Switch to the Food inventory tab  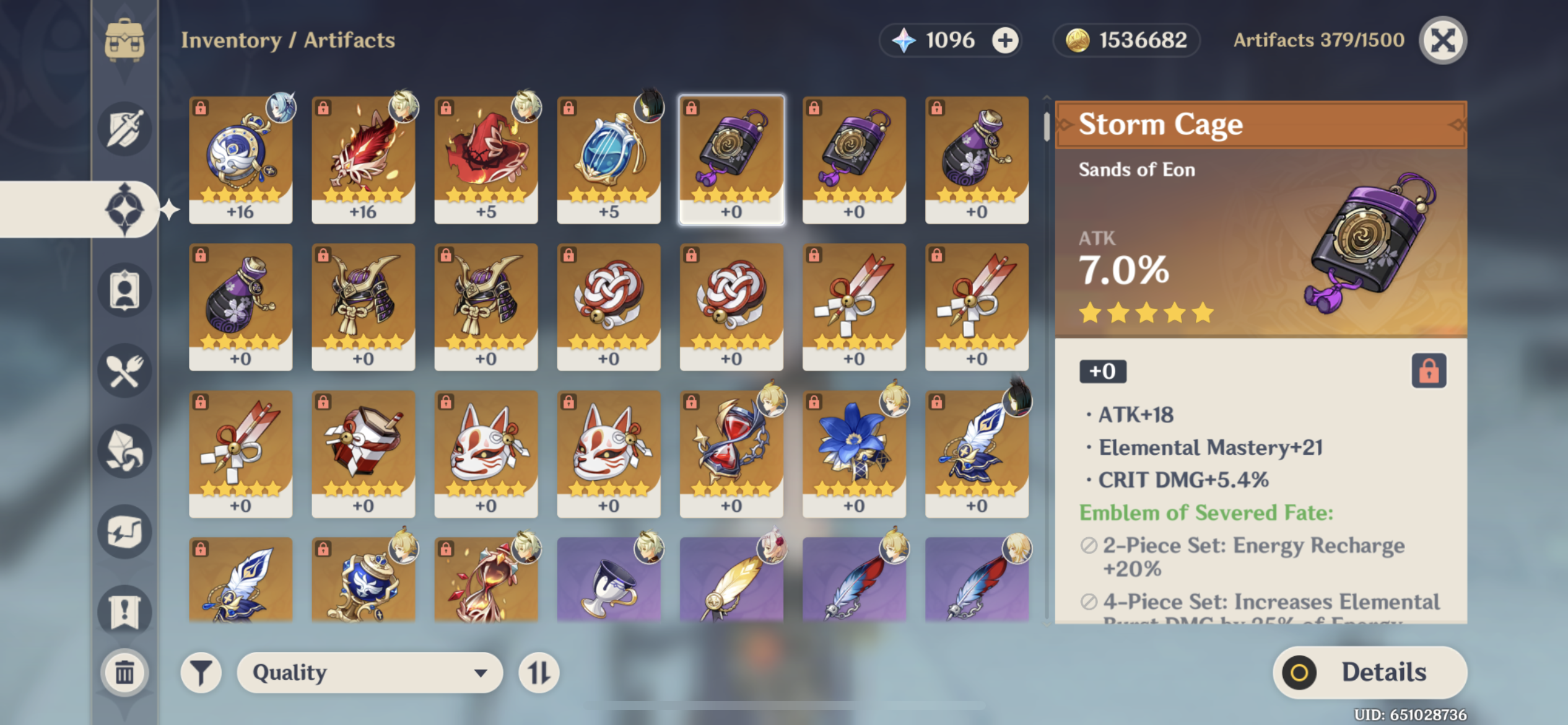[x=126, y=370]
